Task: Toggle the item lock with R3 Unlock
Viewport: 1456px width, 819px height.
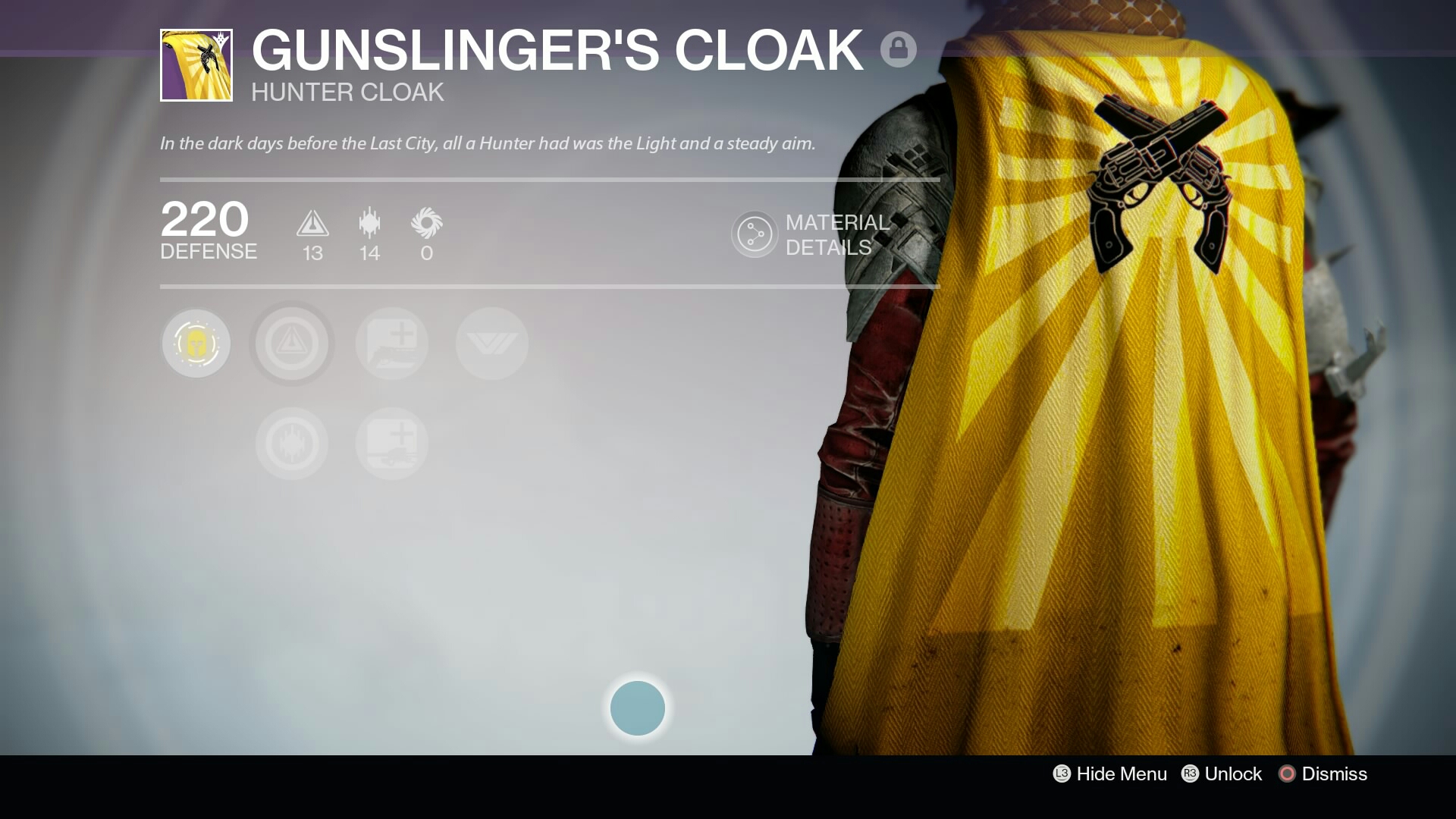Action: coord(1222,774)
